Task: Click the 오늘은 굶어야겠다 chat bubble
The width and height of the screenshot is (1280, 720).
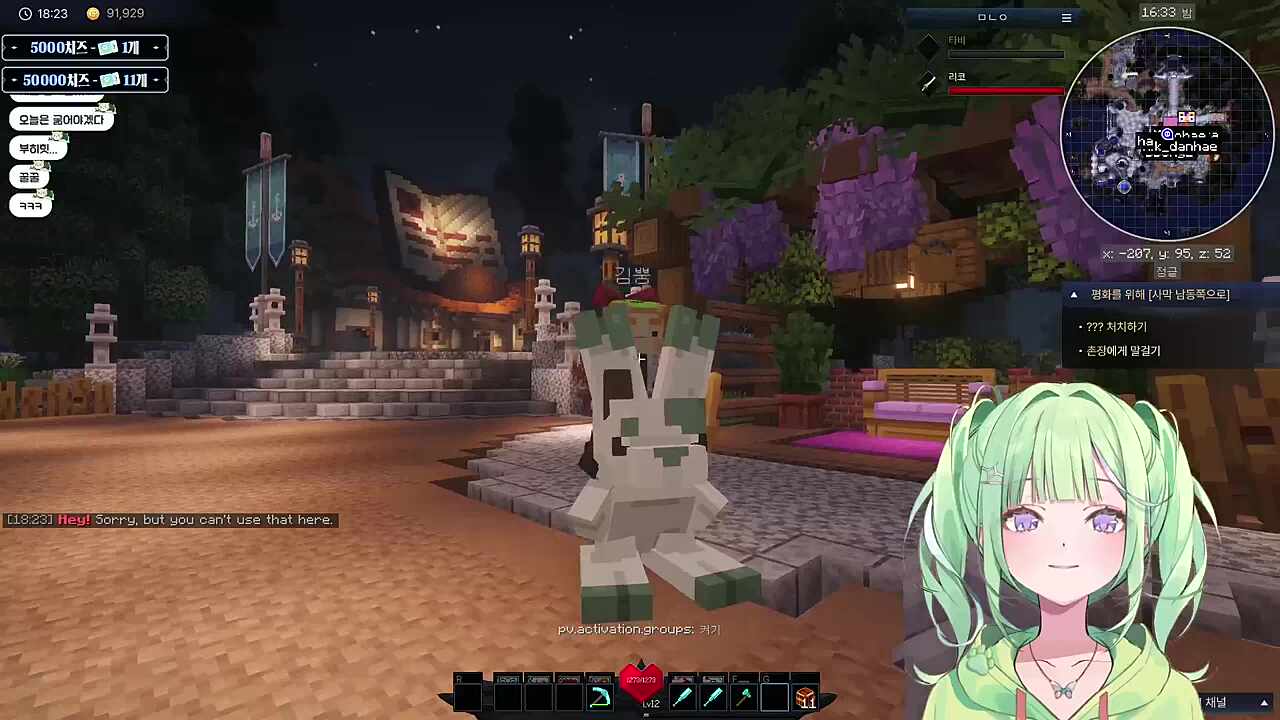Action: pyautogui.click(x=61, y=120)
